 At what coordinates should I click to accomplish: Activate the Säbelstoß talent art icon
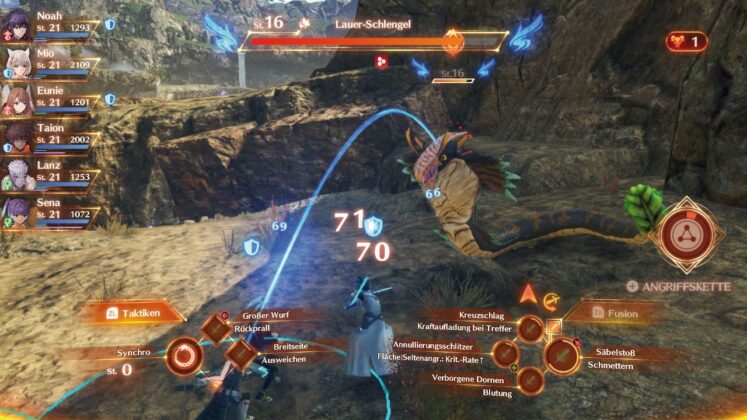[x=560, y=354]
